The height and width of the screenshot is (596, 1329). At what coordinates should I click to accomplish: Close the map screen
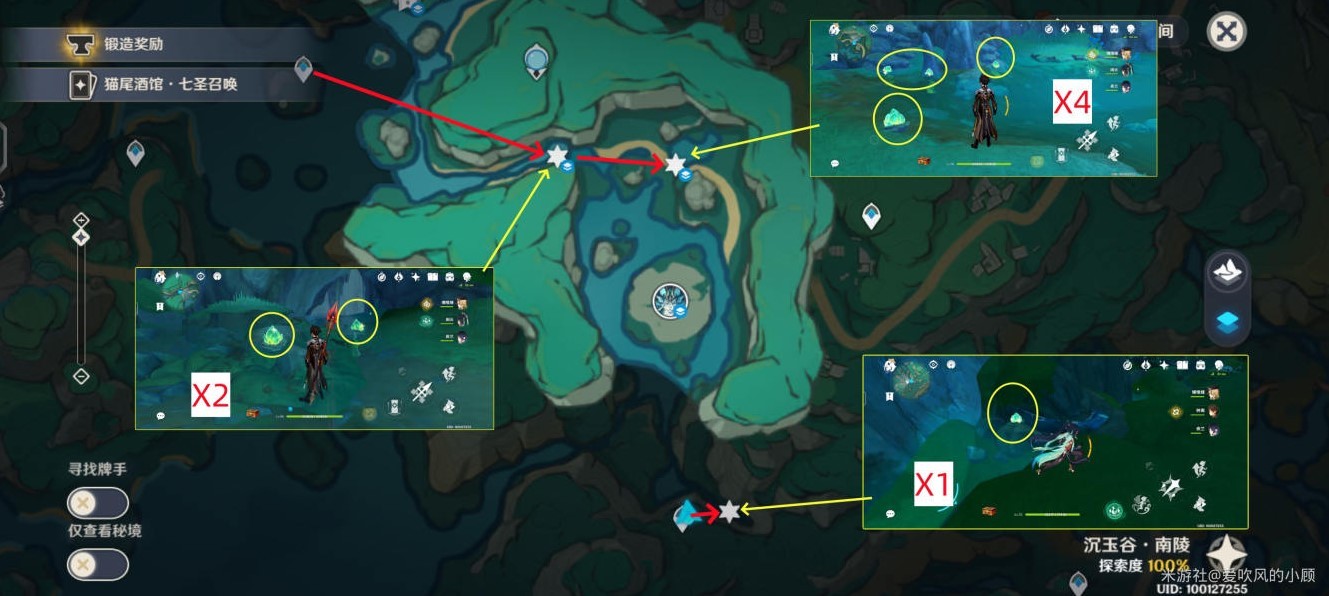pos(1226,31)
